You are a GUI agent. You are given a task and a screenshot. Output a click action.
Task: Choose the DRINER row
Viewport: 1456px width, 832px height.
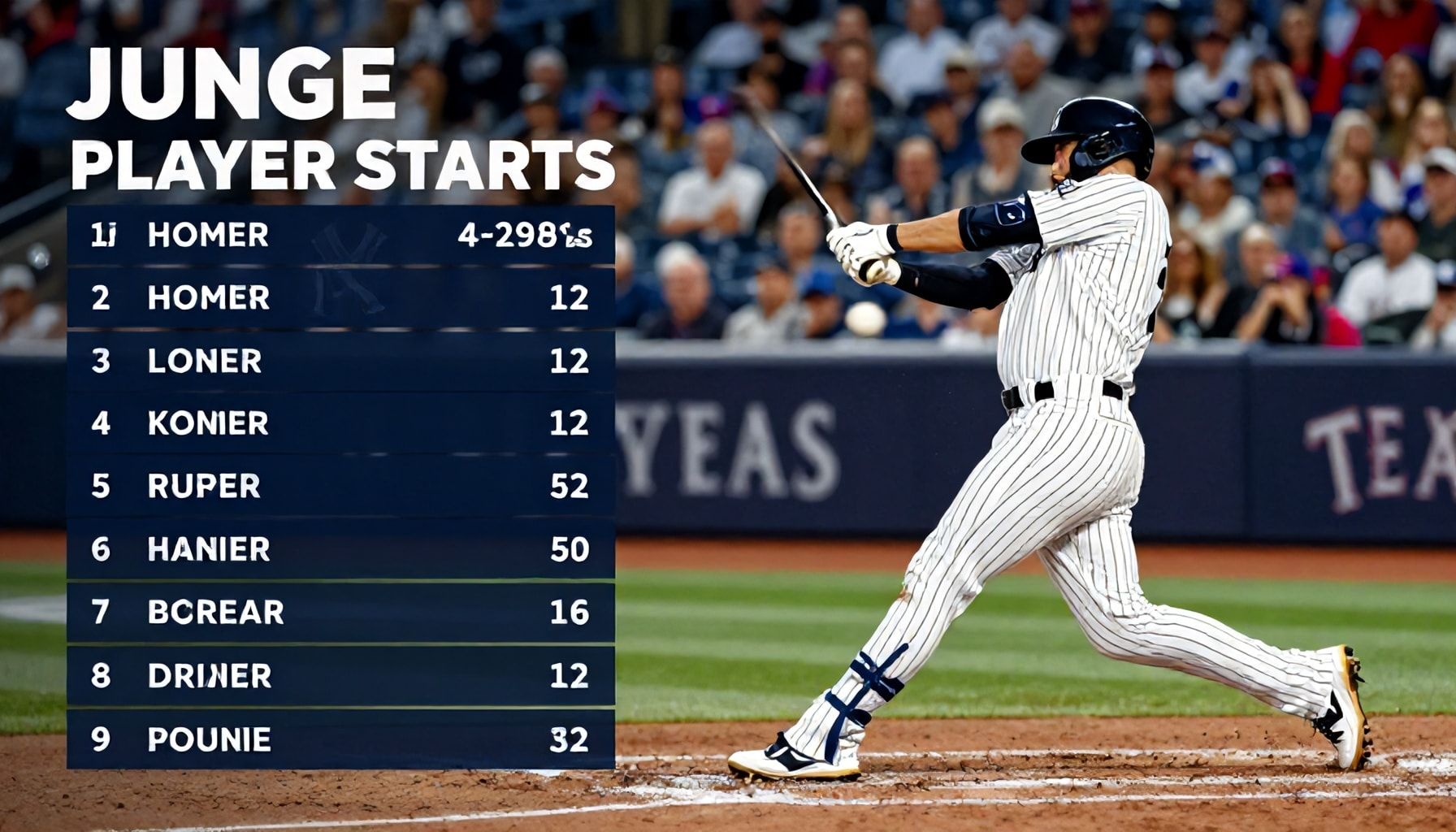point(340,675)
